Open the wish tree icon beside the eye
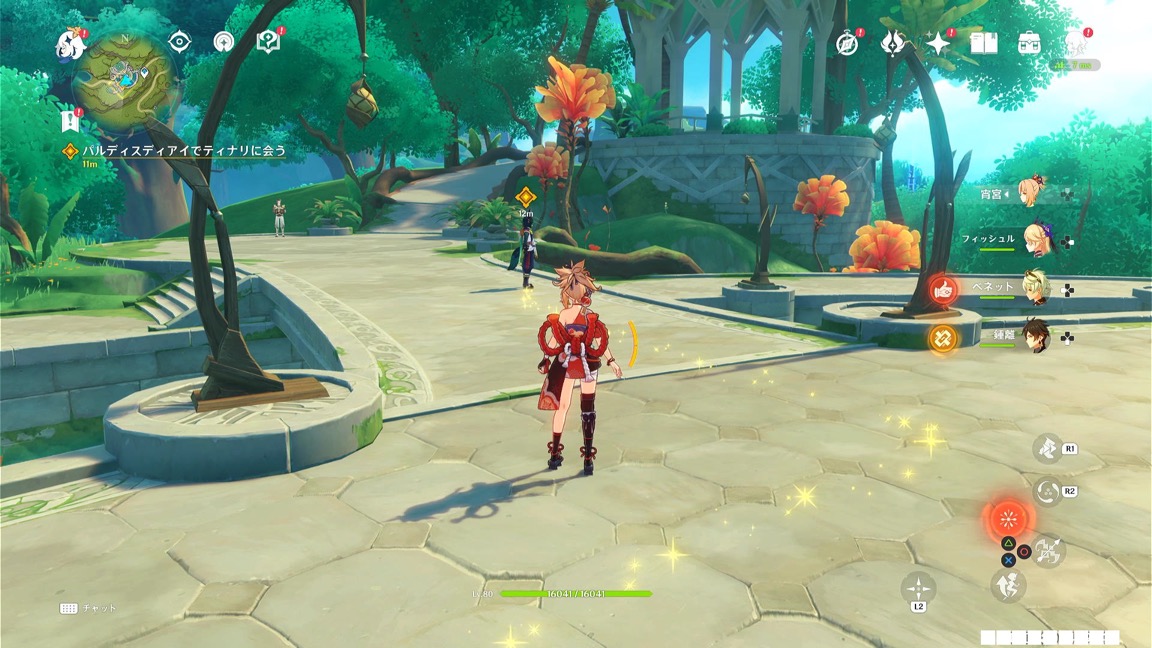1152x648 pixels. pos(224,42)
